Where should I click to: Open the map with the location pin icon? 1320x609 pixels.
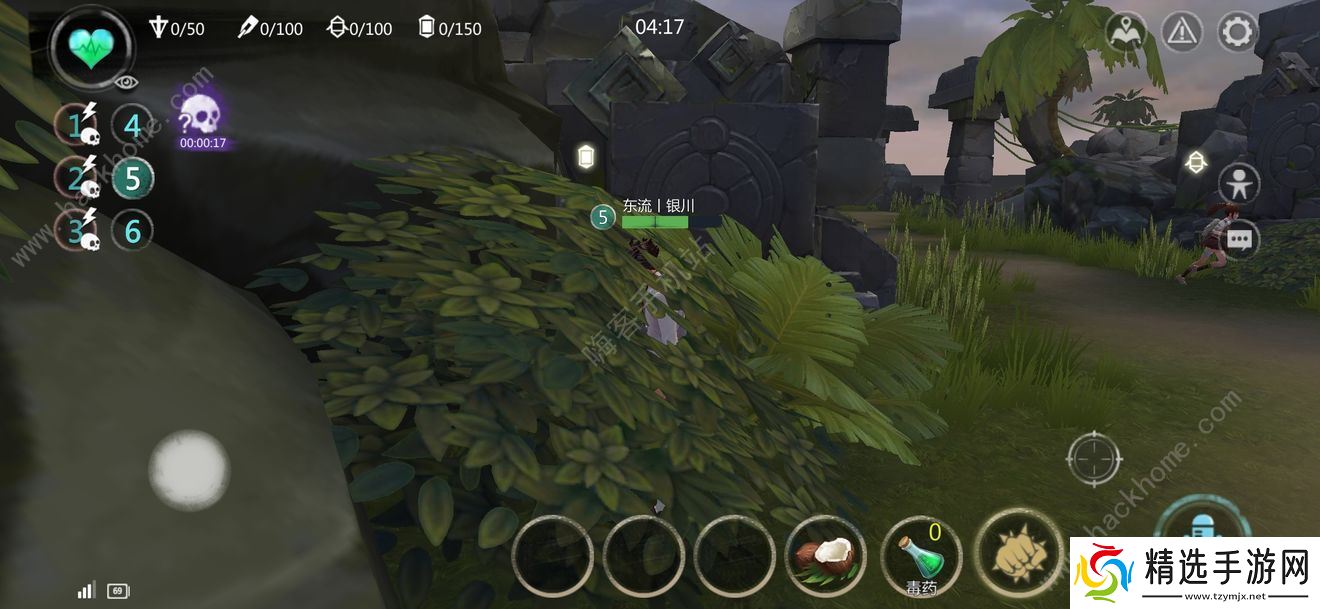1127,31
